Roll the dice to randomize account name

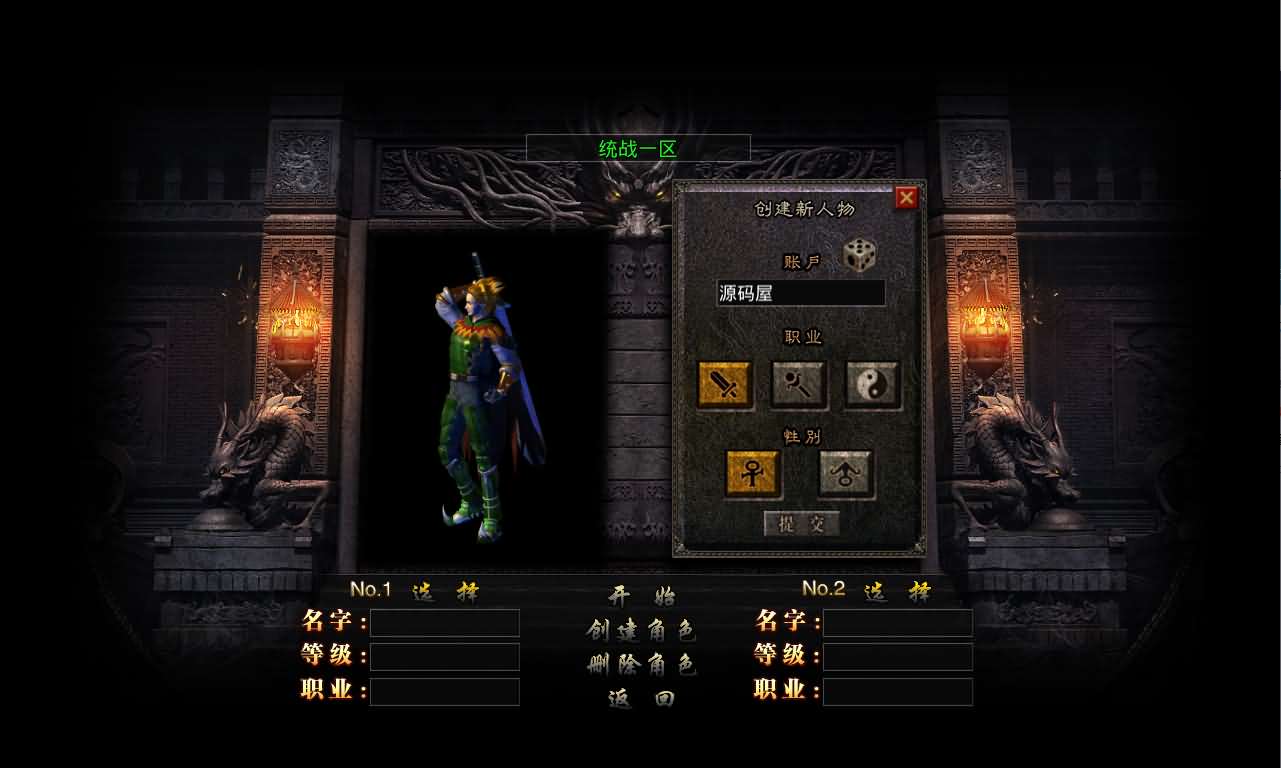861,254
